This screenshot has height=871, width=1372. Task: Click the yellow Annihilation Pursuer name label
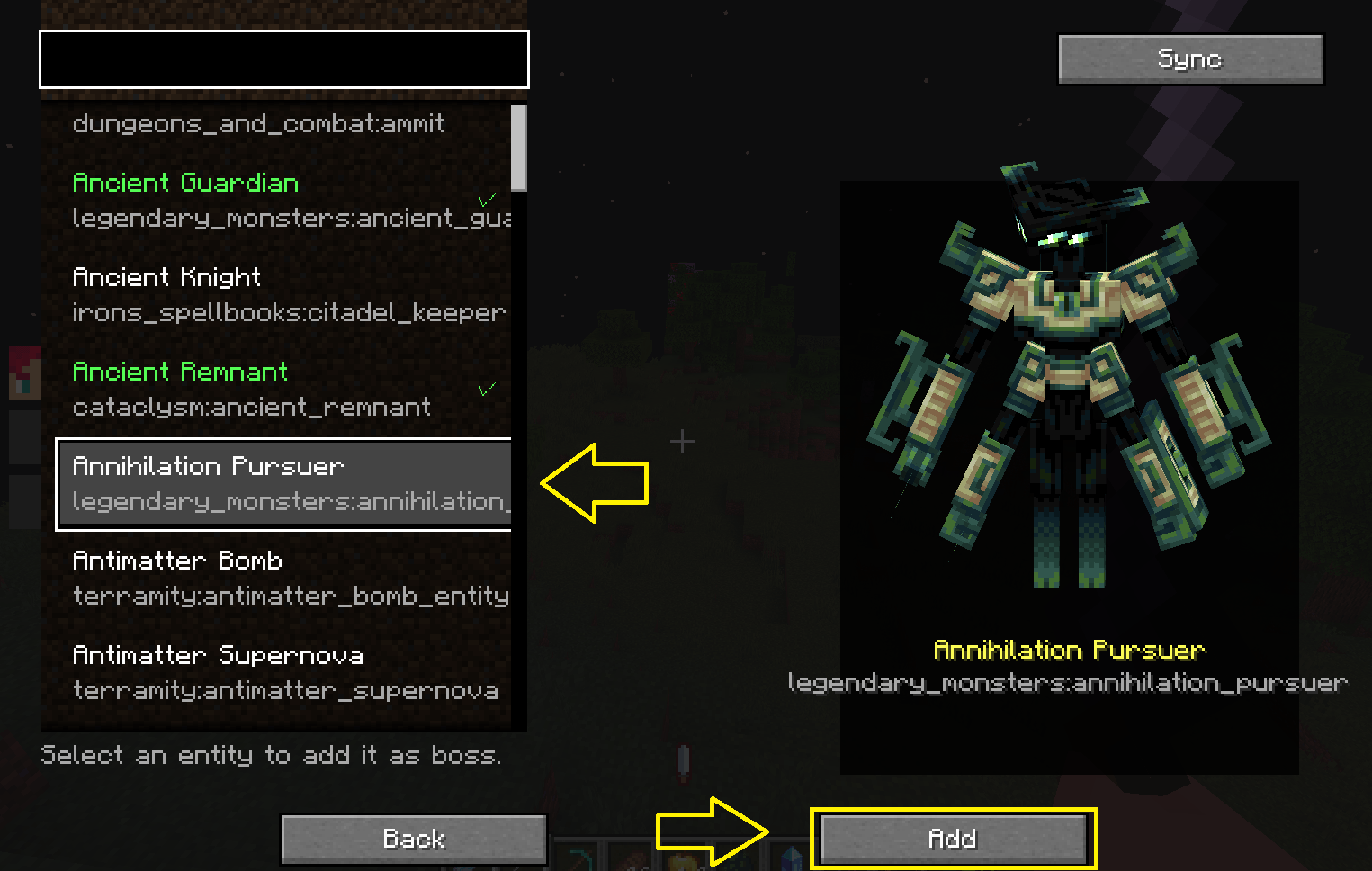(x=1069, y=650)
